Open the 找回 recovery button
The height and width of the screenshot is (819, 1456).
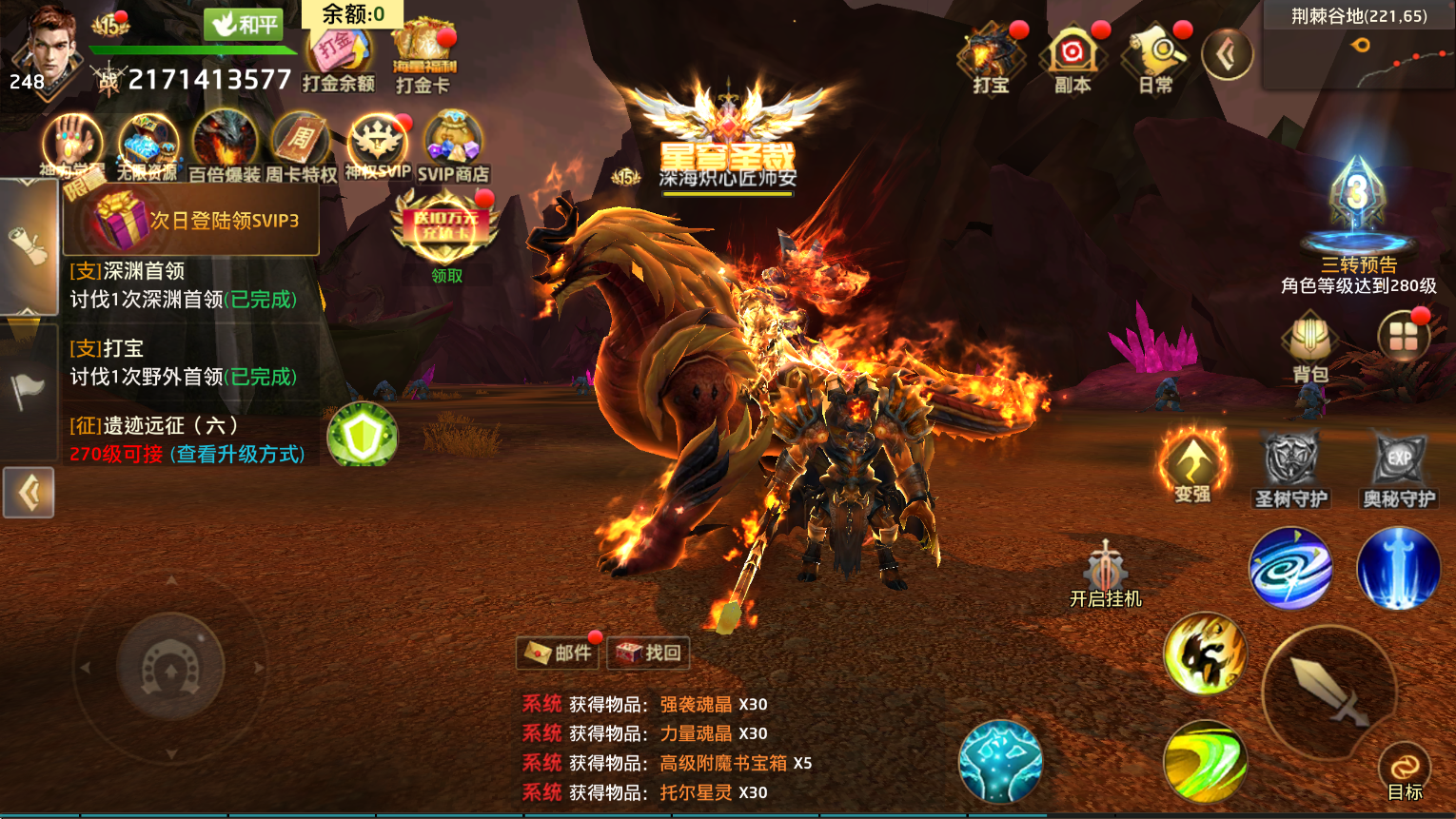point(648,653)
